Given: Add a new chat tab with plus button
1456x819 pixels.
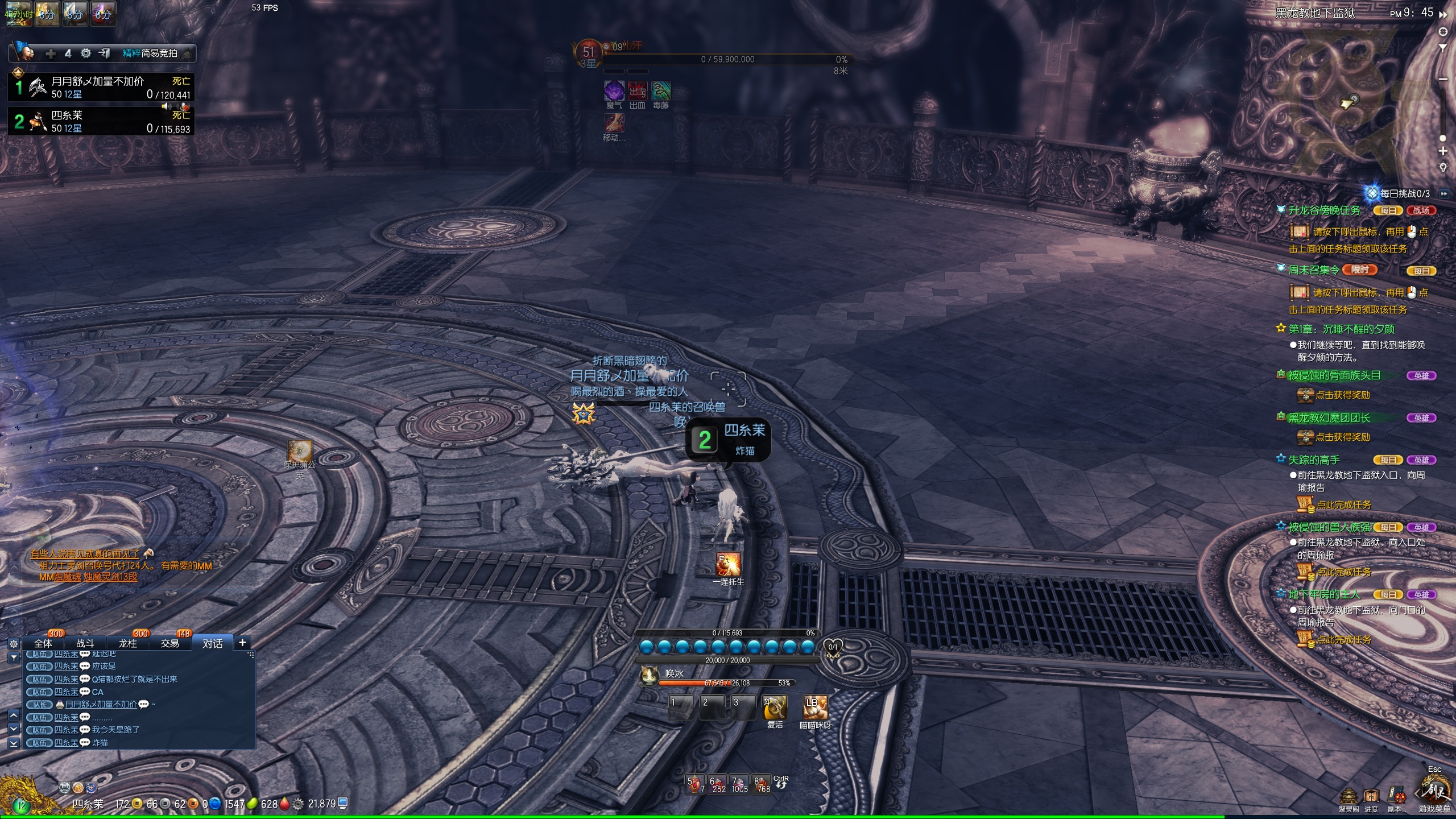Looking at the screenshot, I should pyautogui.click(x=242, y=643).
